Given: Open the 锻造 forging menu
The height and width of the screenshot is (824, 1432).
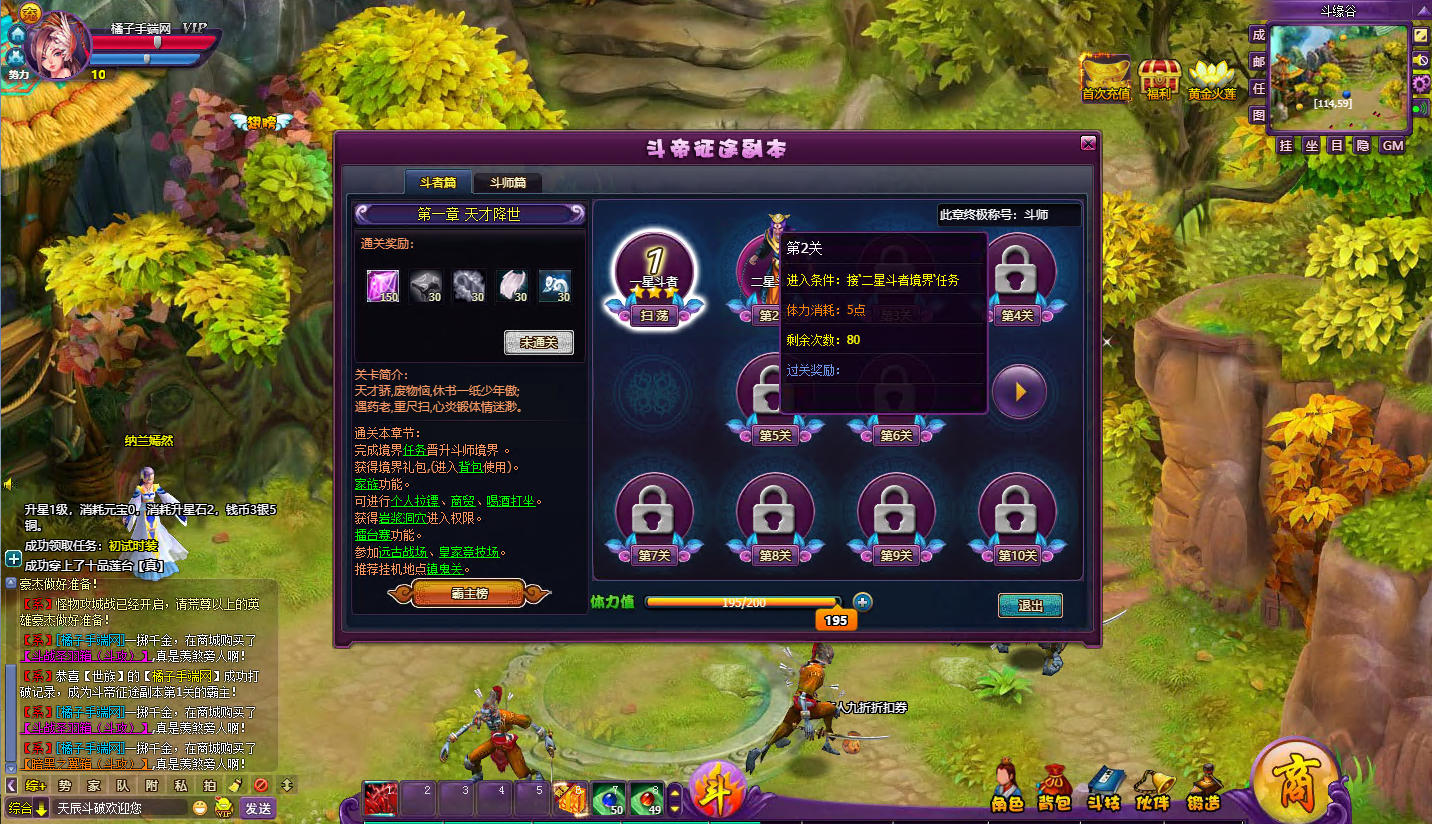Looking at the screenshot, I should click(1203, 787).
